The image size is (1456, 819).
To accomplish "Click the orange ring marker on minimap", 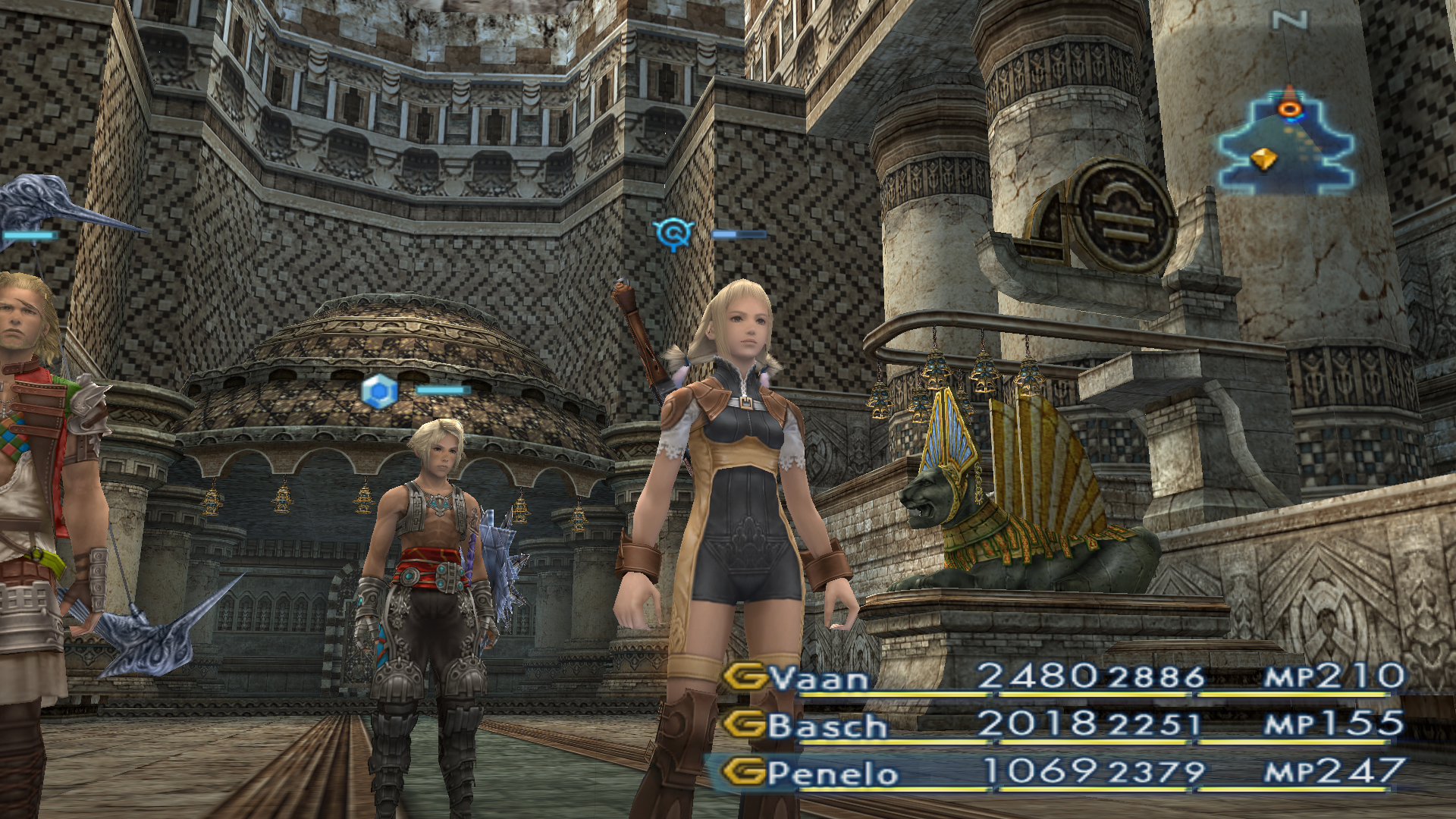I will 1289,108.
